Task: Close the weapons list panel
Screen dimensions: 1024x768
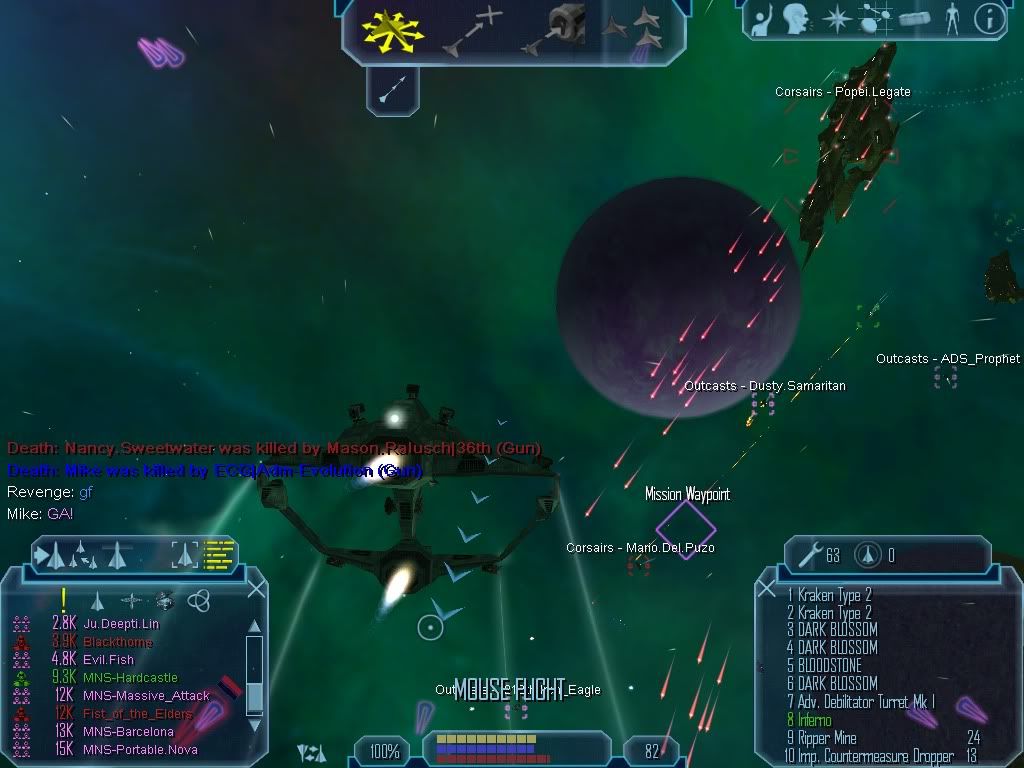Action: (x=767, y=589)
